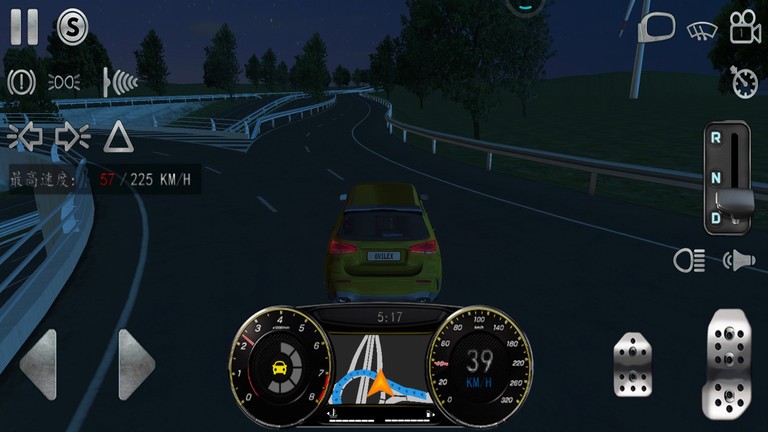
Task: Toggle the side marker lights icon
Action: (64, 82)
